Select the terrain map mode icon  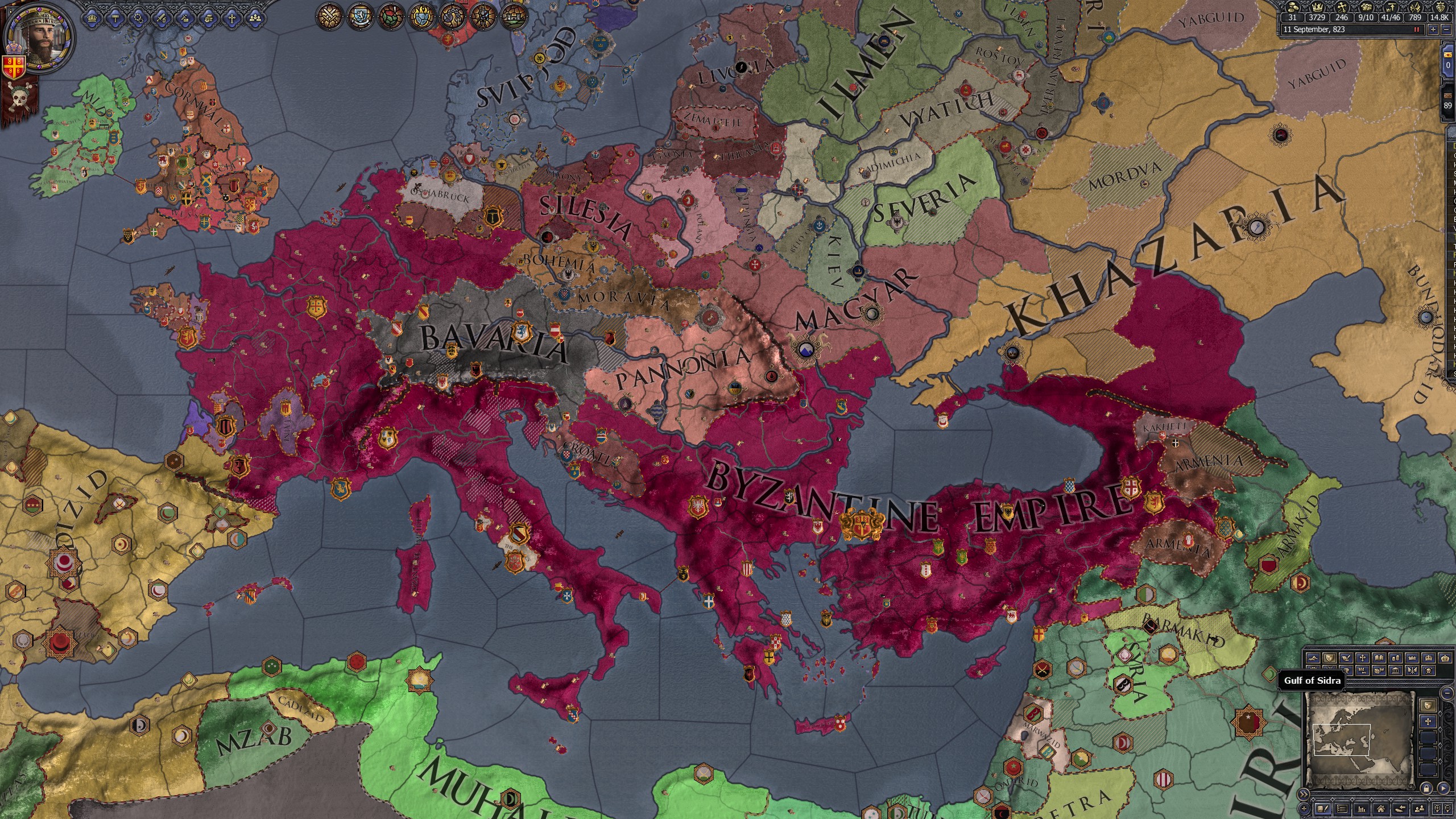[1313, 657]
